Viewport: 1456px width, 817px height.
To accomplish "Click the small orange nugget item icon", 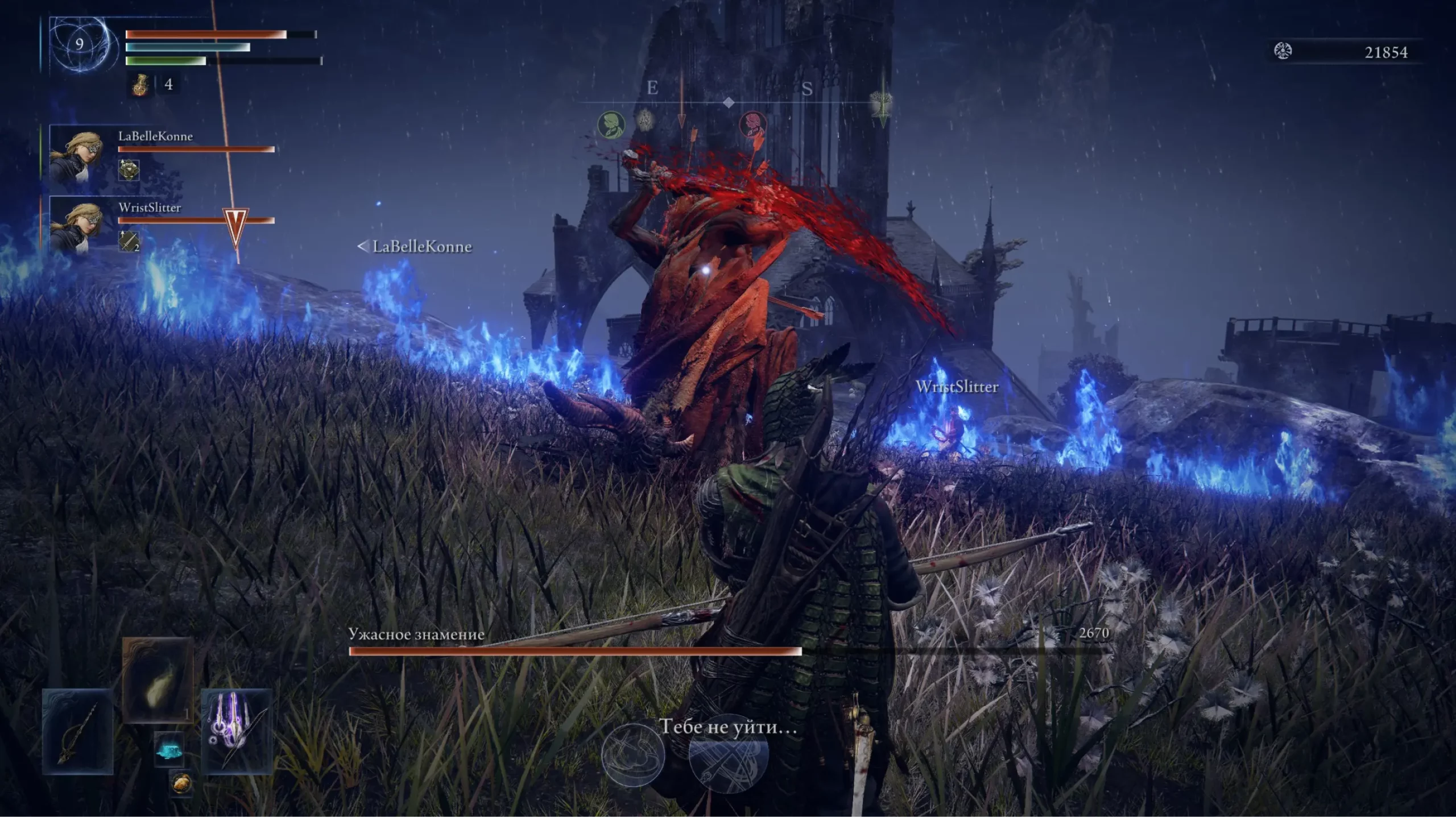I will pos(182,783).
